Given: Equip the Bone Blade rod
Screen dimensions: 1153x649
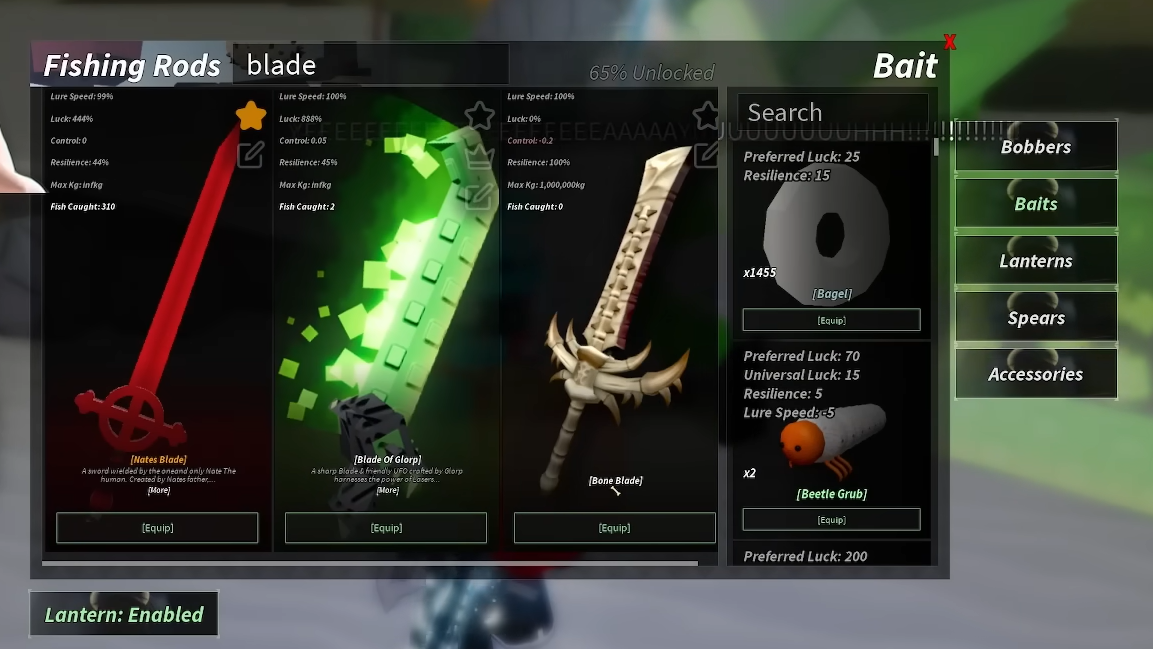Looking at the screenshot, I should click(614, 528).
